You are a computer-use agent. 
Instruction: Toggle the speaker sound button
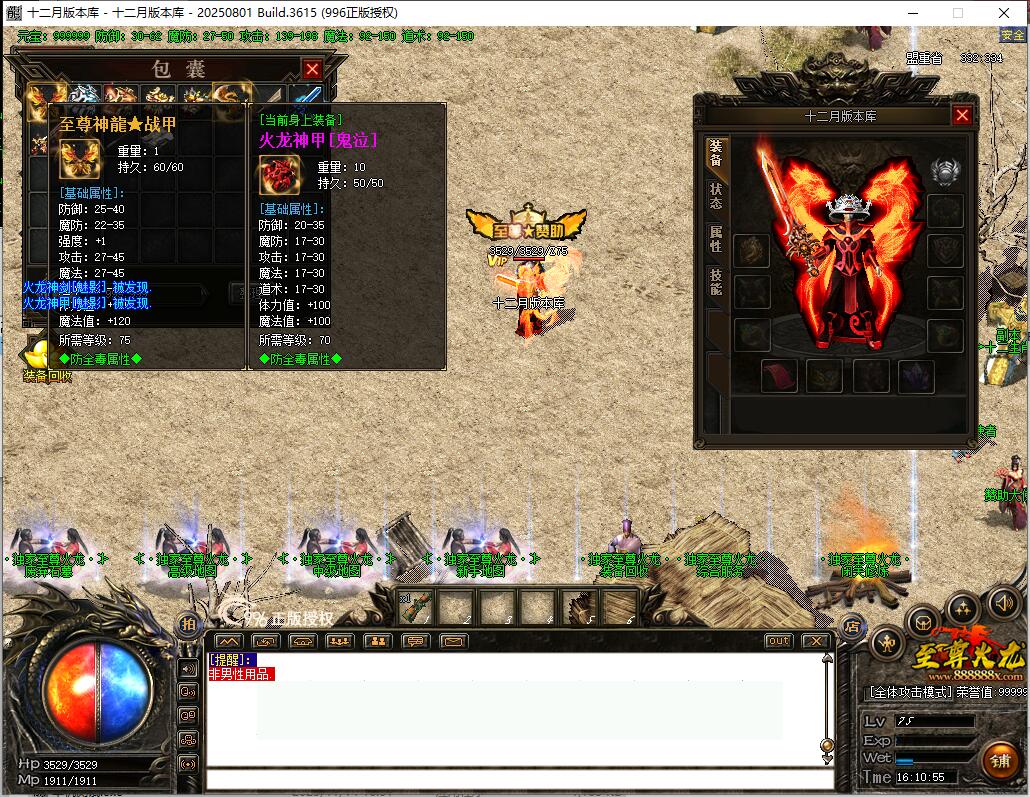coord(1003,601)
